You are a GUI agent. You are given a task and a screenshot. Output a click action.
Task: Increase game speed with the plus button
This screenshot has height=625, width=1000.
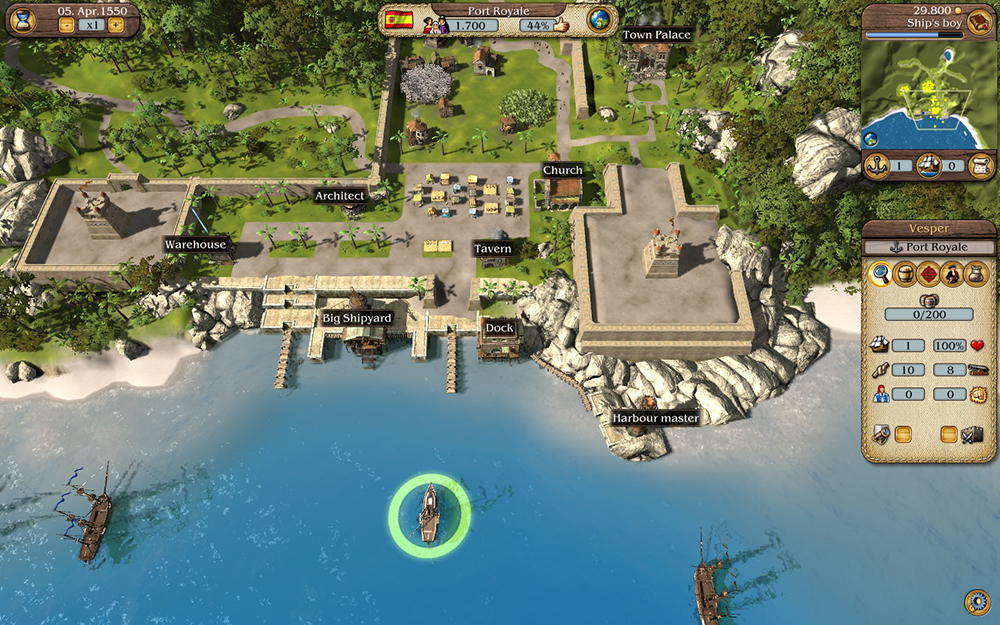pyautogui.click(x=116, y=25)
